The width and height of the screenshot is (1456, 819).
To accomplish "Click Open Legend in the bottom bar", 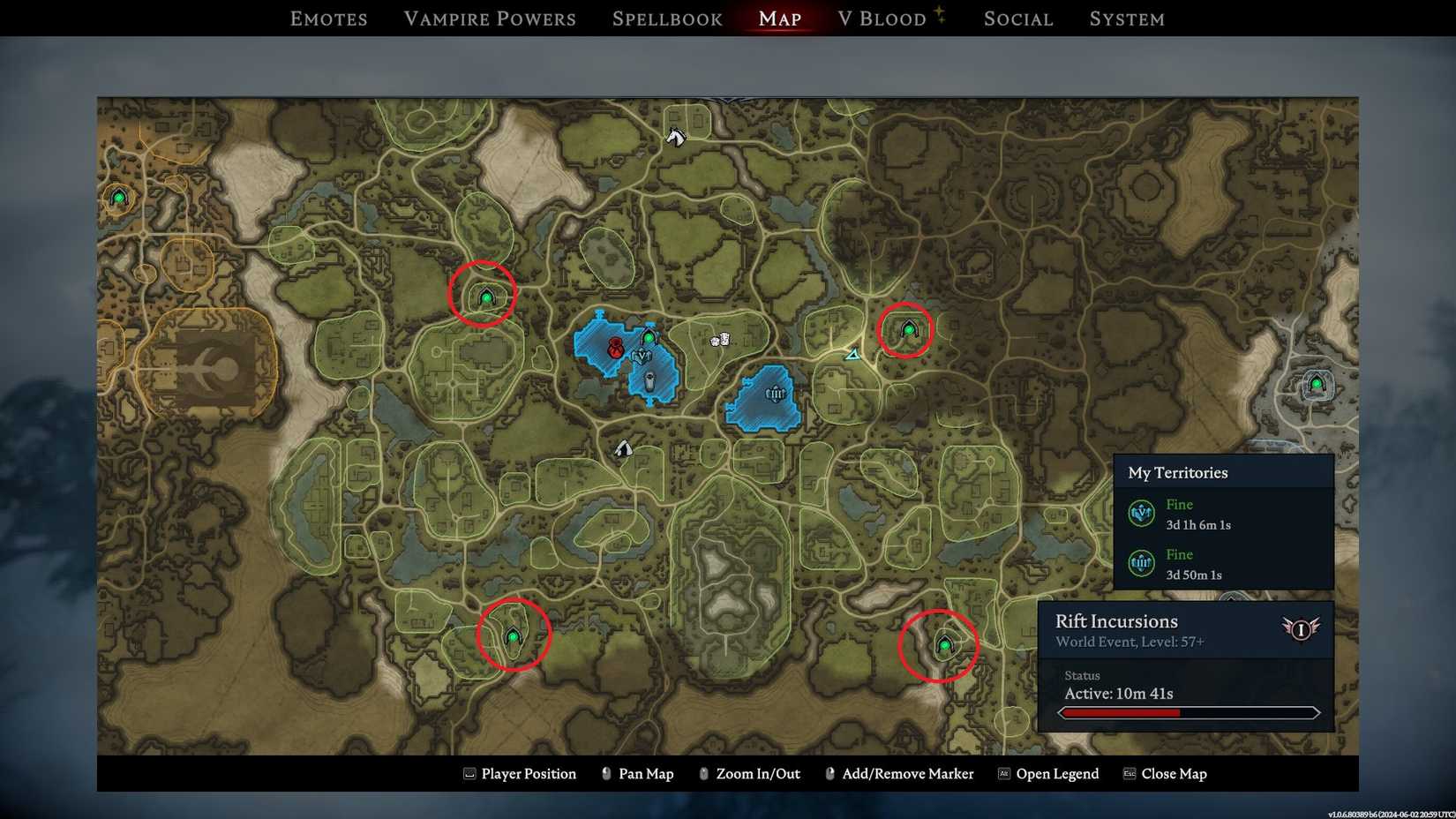I will click(x=1058, y=774).
